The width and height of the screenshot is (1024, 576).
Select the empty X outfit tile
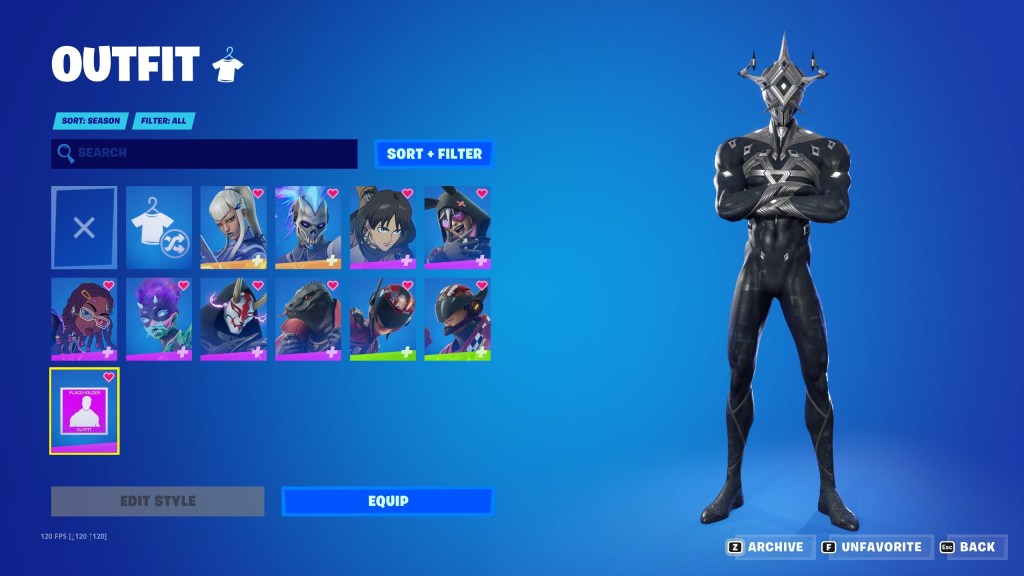(84, 227)
